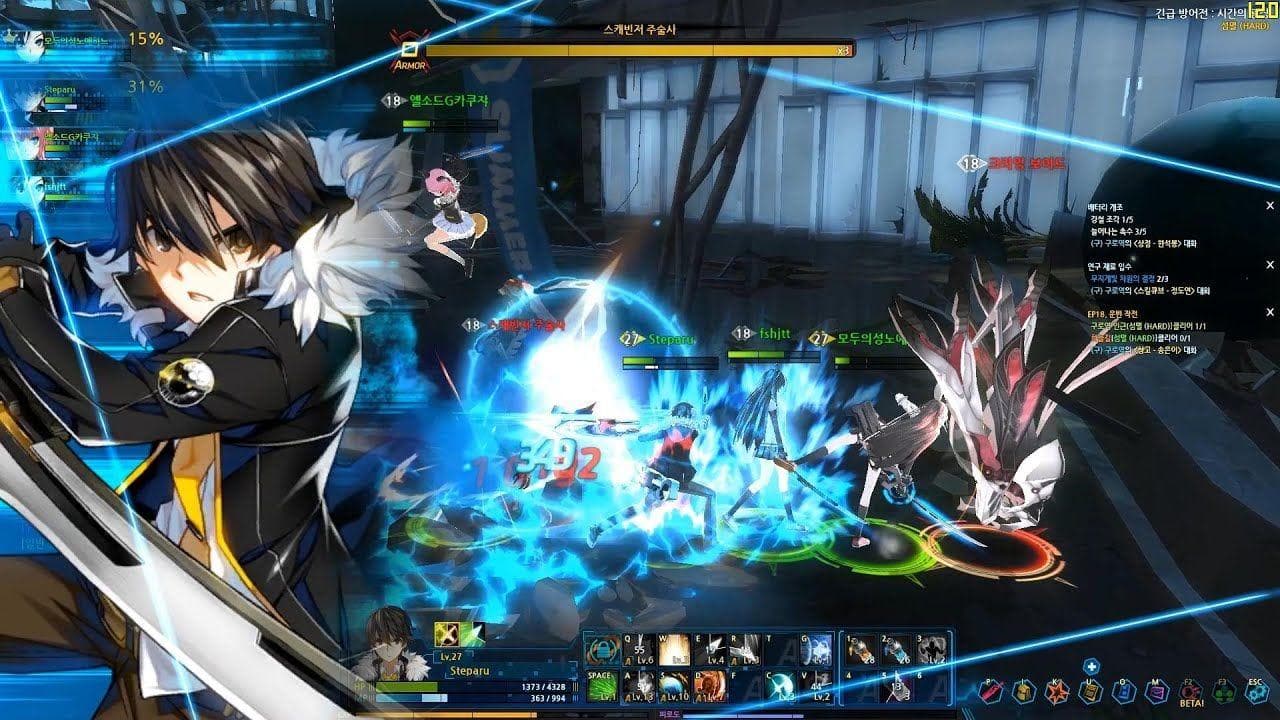Open the inventory backpack icon
The width and height of the screenshot is (1280, 720).
[1023, 691]
